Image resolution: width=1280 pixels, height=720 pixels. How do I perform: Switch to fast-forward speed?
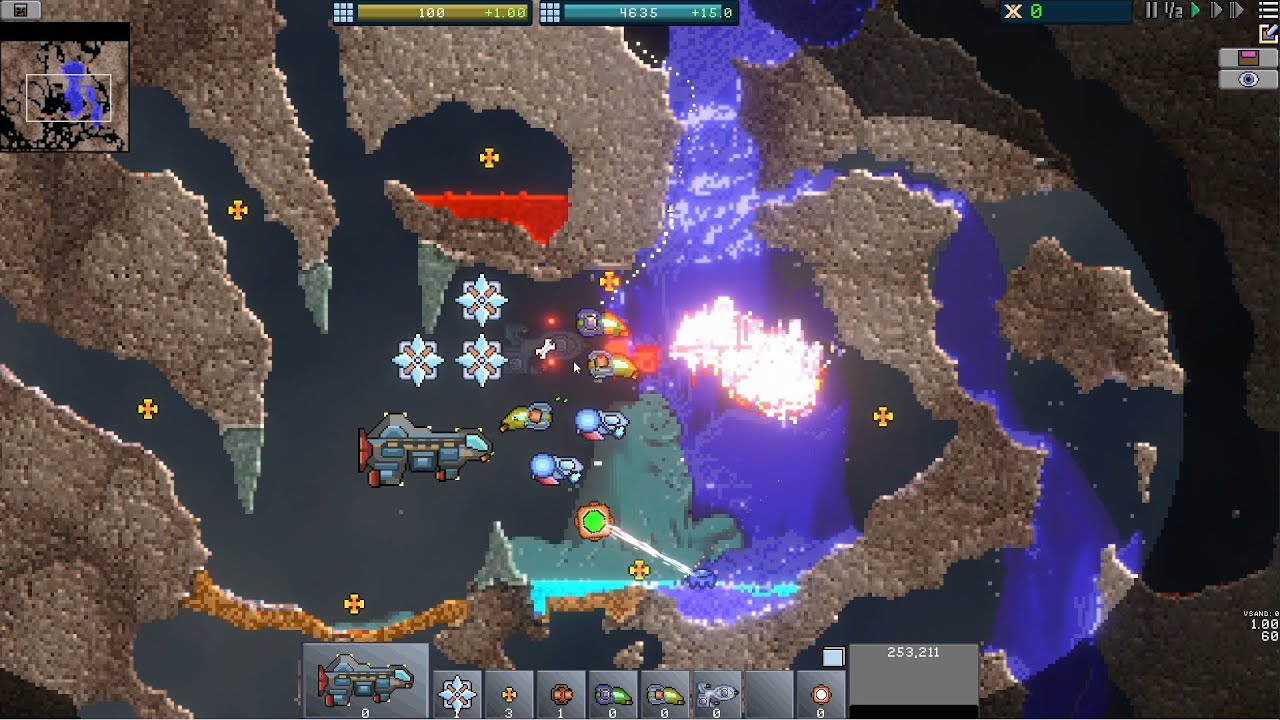(x=1217, y=10)
